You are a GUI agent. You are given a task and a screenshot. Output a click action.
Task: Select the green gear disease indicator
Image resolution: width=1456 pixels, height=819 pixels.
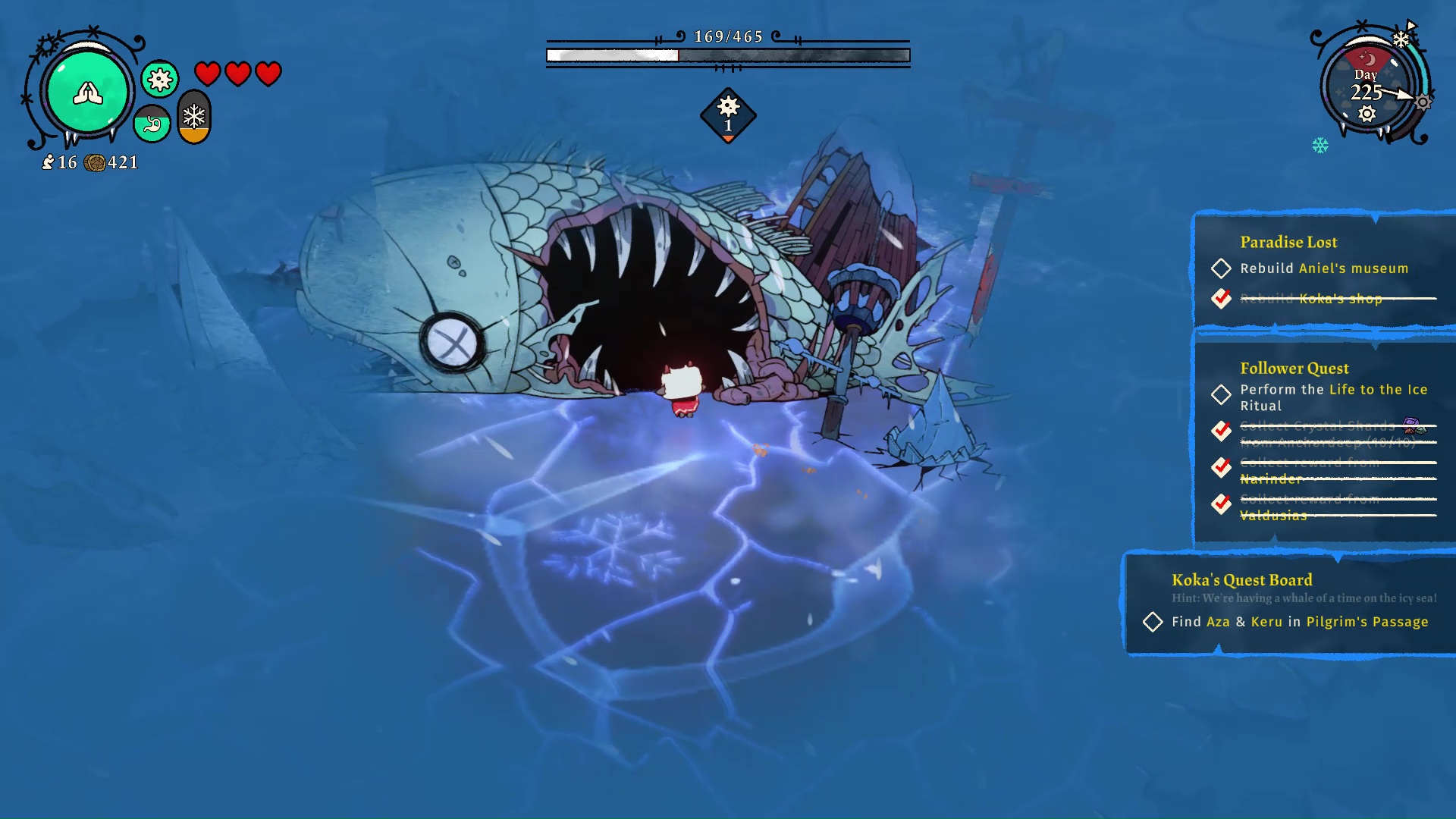tap(158, 78)
